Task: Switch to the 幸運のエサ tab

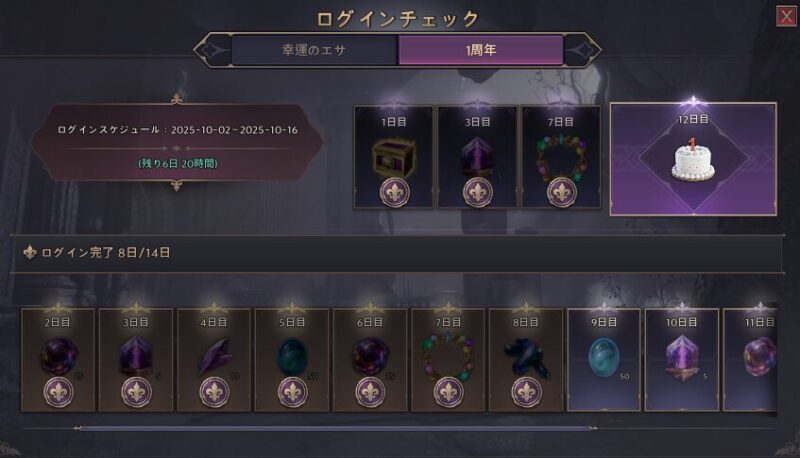Action: pyautogui.click(x=314, y=49)
